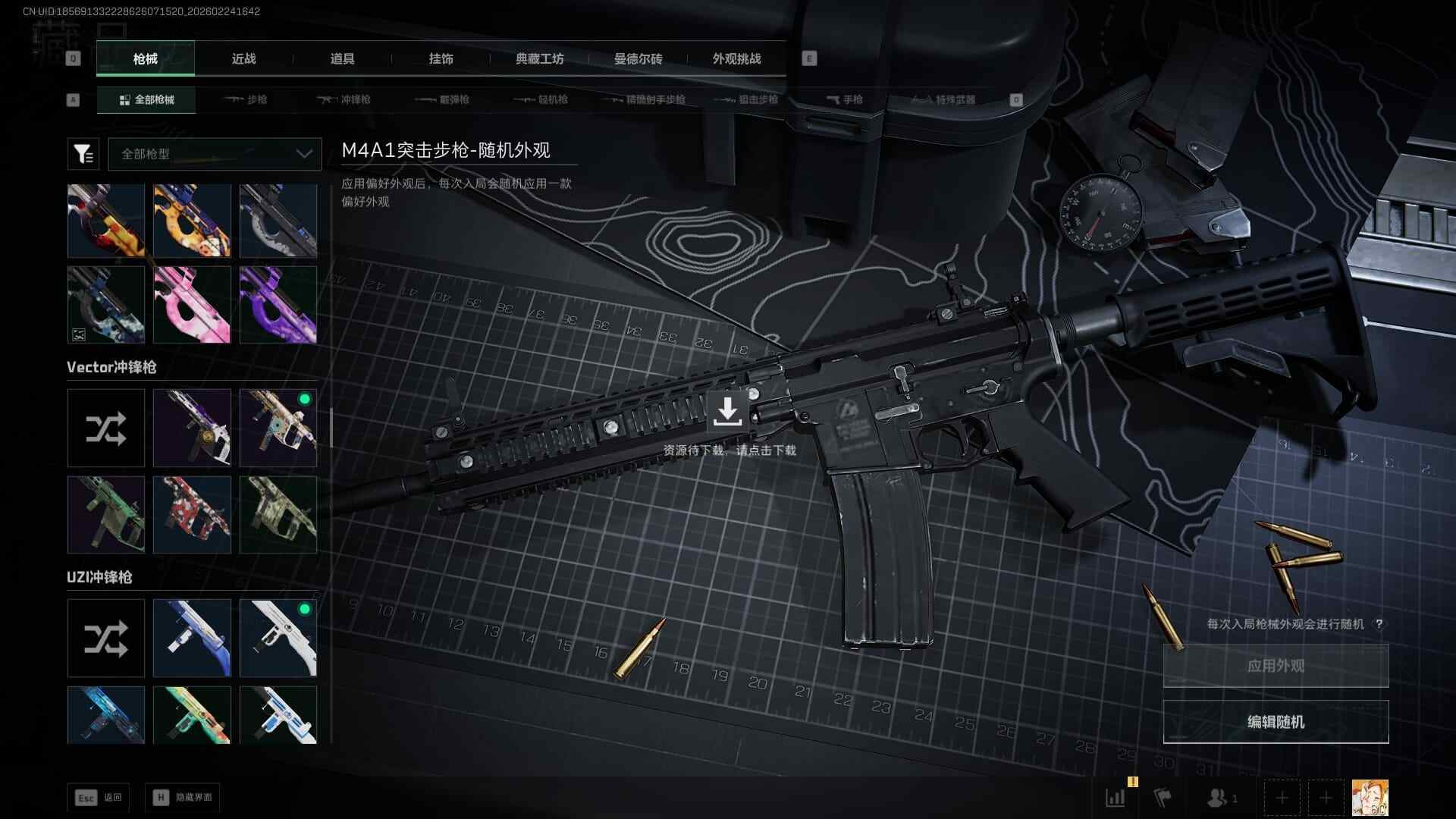Select the 挂饰 charms tab

(x=441, y=58)
